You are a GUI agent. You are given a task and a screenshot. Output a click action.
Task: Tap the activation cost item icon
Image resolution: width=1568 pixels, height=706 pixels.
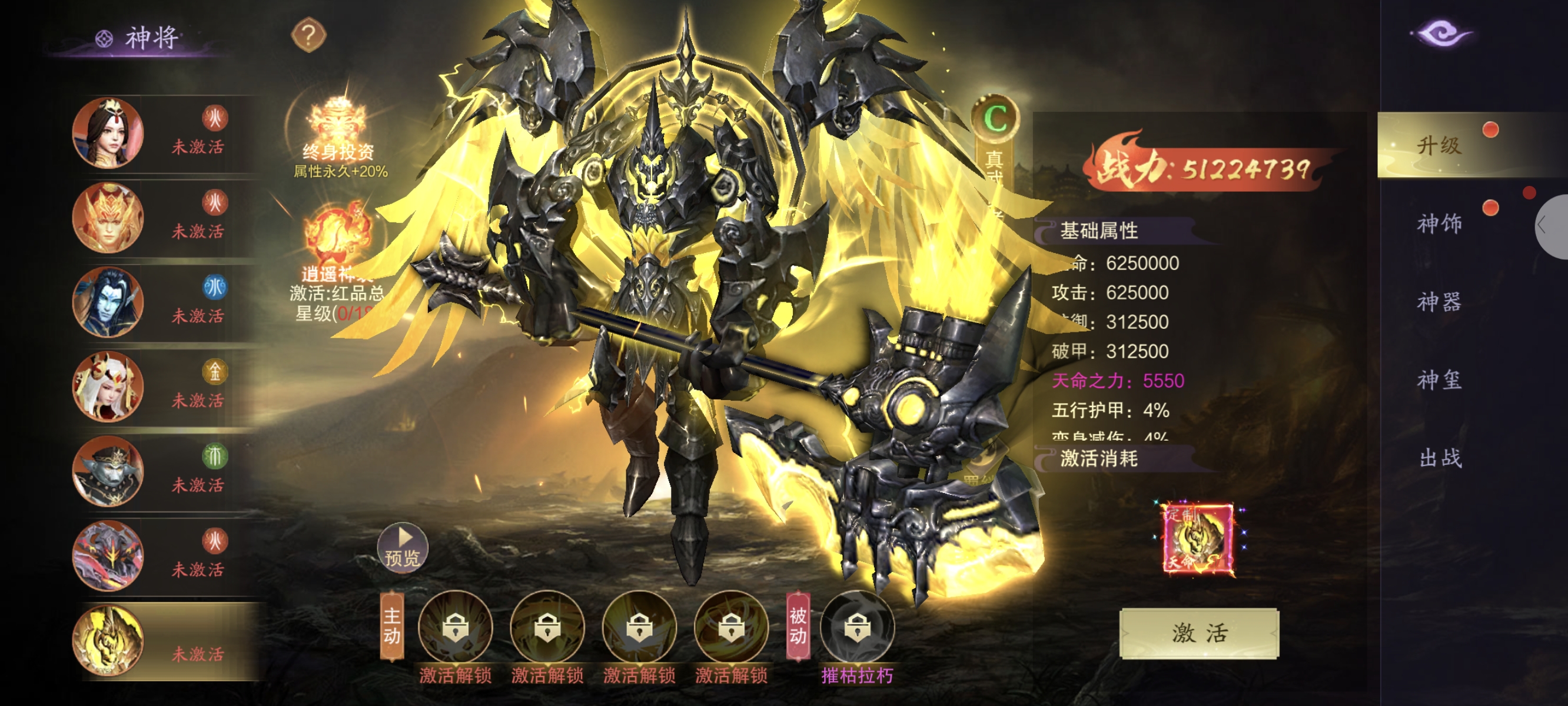point(1197,539)
